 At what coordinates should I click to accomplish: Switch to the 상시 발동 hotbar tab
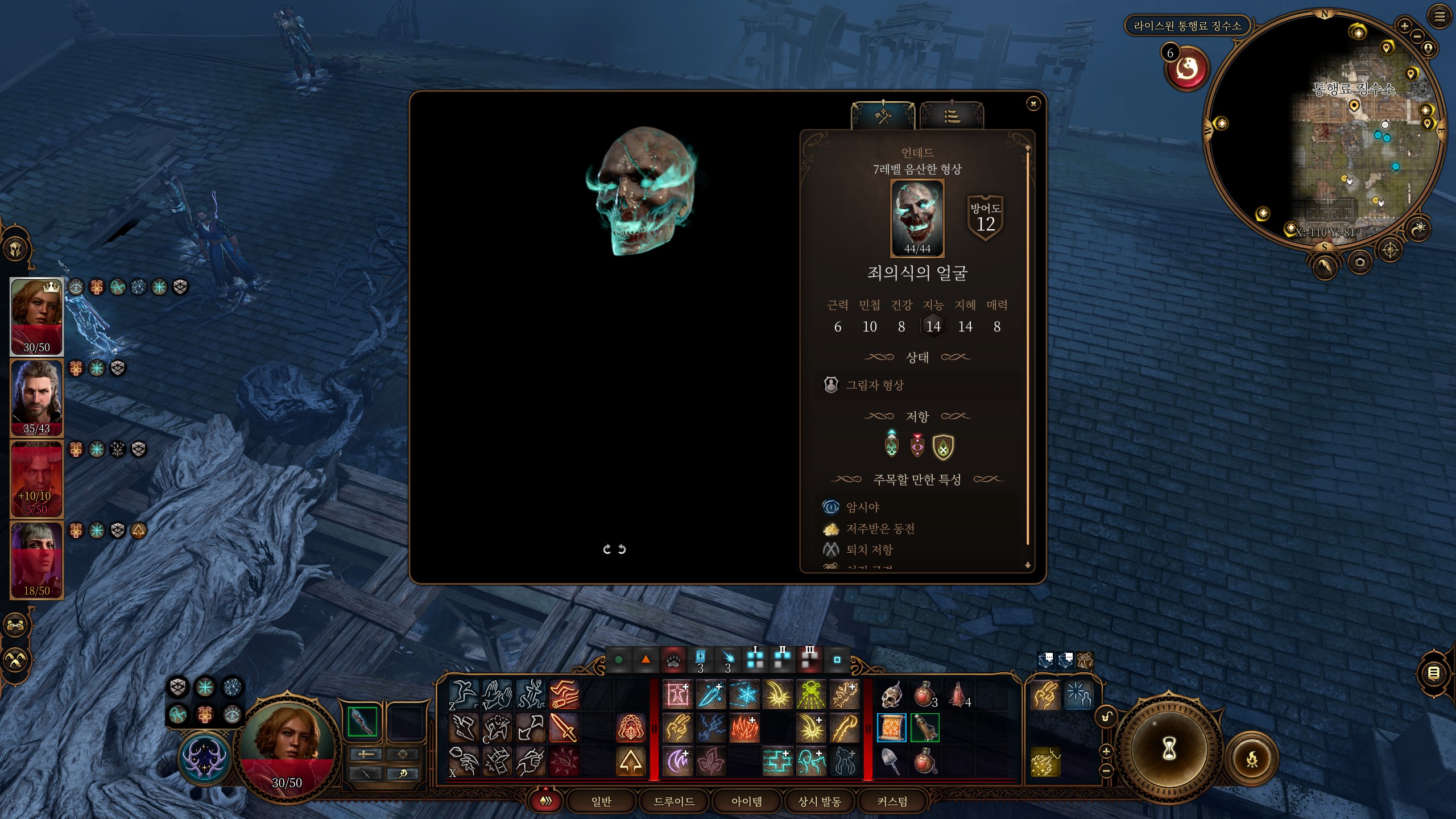point(819,801)
